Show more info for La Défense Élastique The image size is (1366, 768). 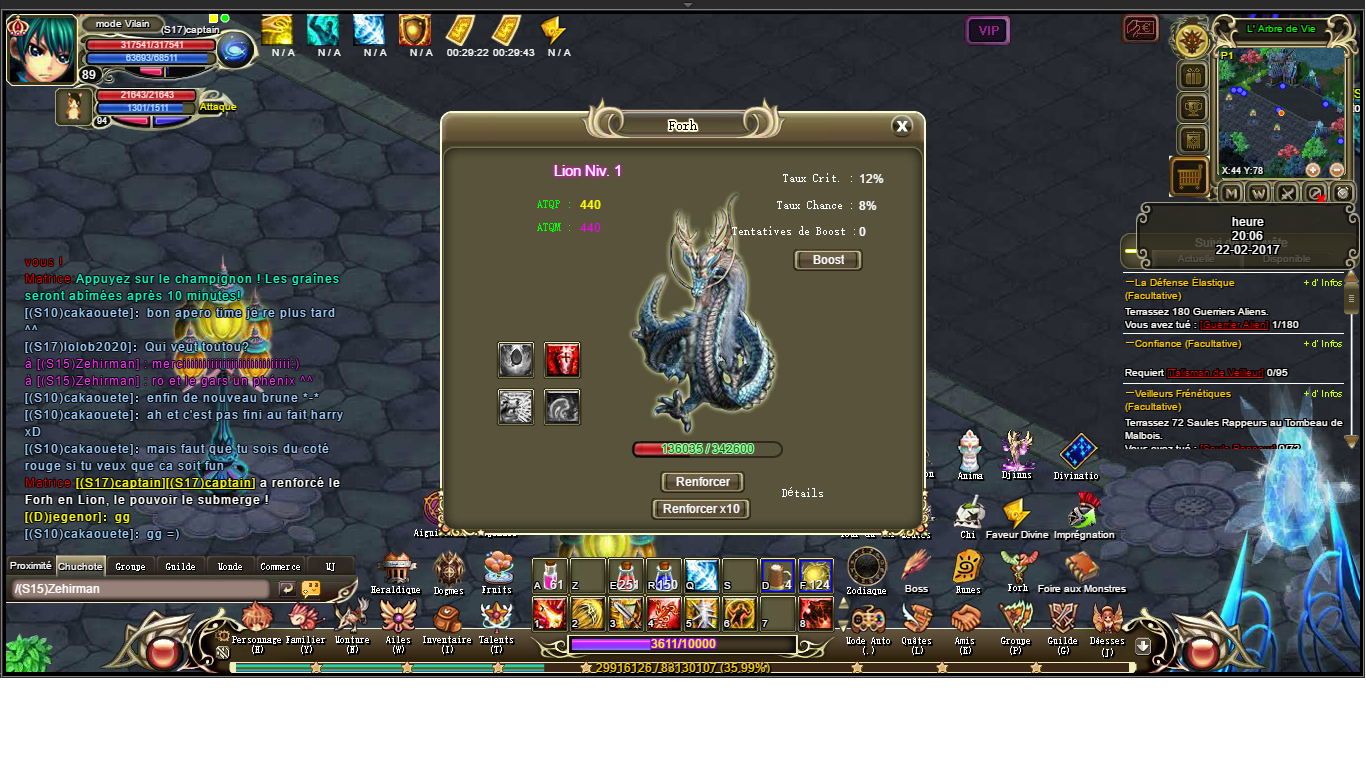click(1322, 283)
